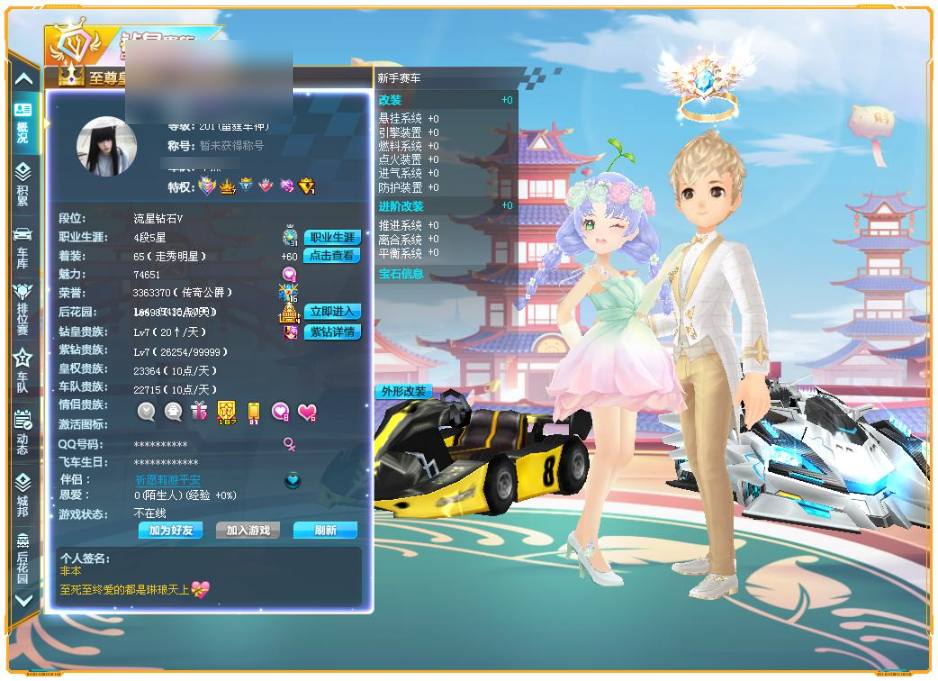This screenshot has width=938, height=681.
Task: Select the 后花园 sidebar tab
Action: pos(23,556)
